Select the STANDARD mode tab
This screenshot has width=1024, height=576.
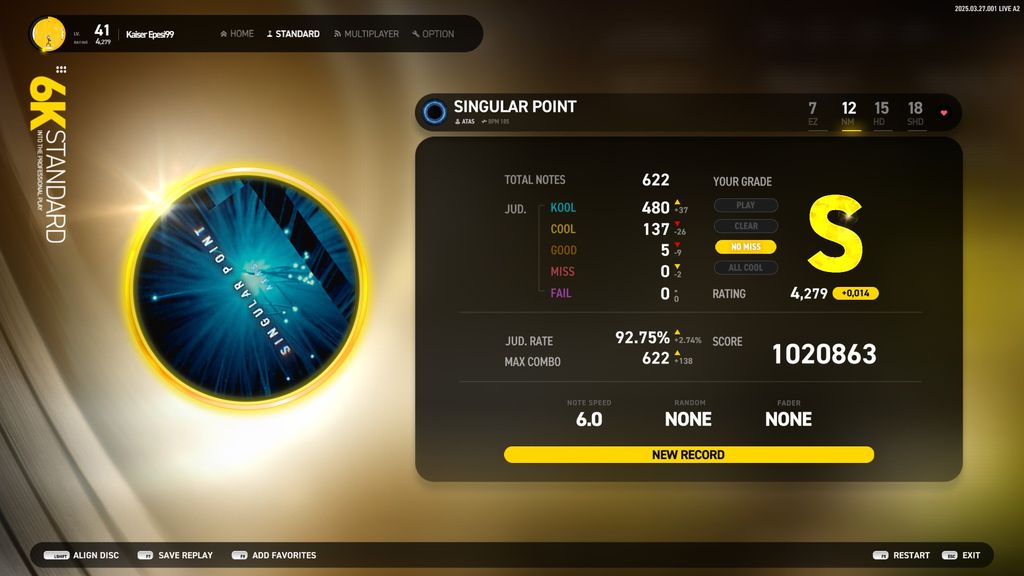click(293, 34)
